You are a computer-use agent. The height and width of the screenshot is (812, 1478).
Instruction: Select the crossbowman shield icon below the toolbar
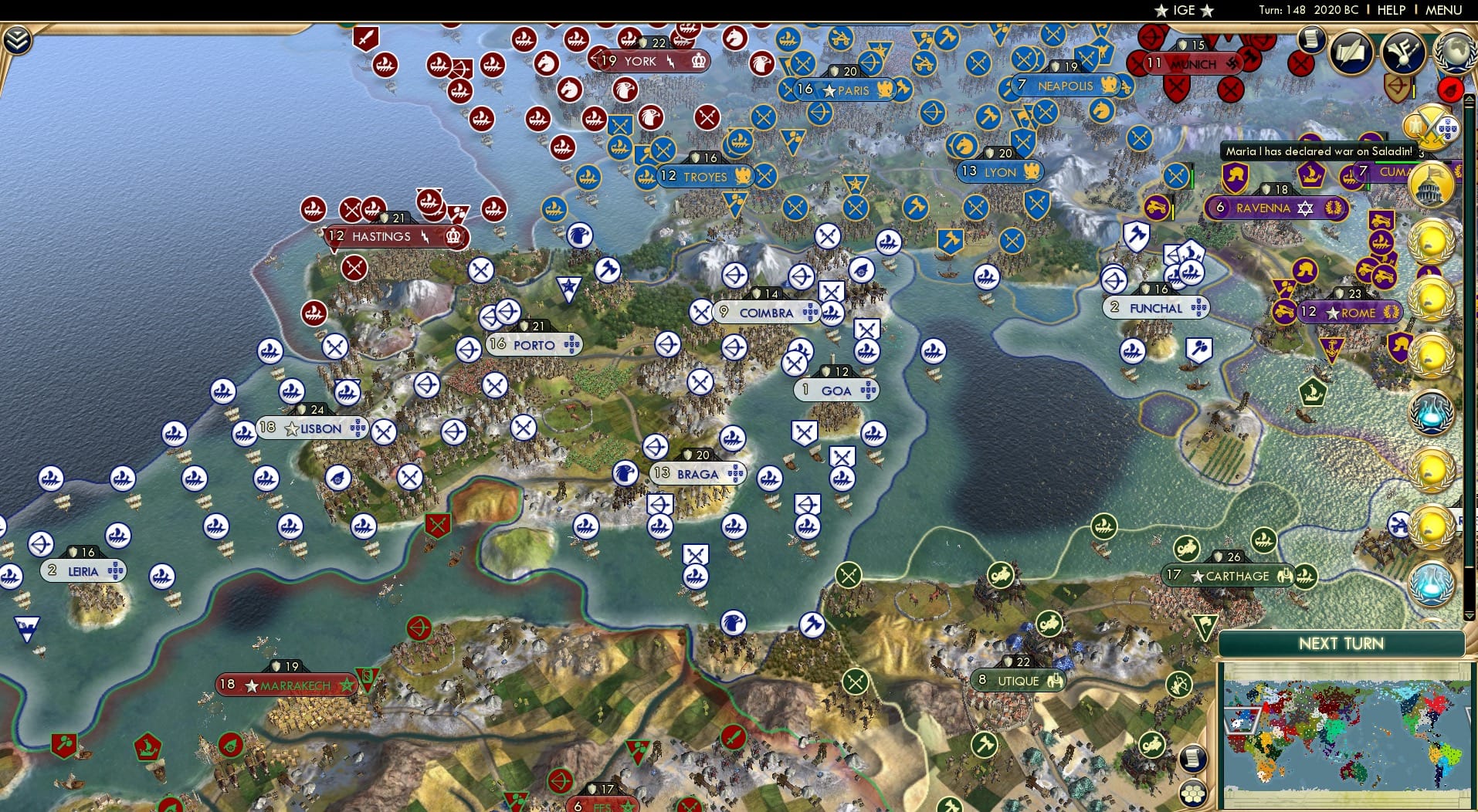click(x=1396, y=86)
